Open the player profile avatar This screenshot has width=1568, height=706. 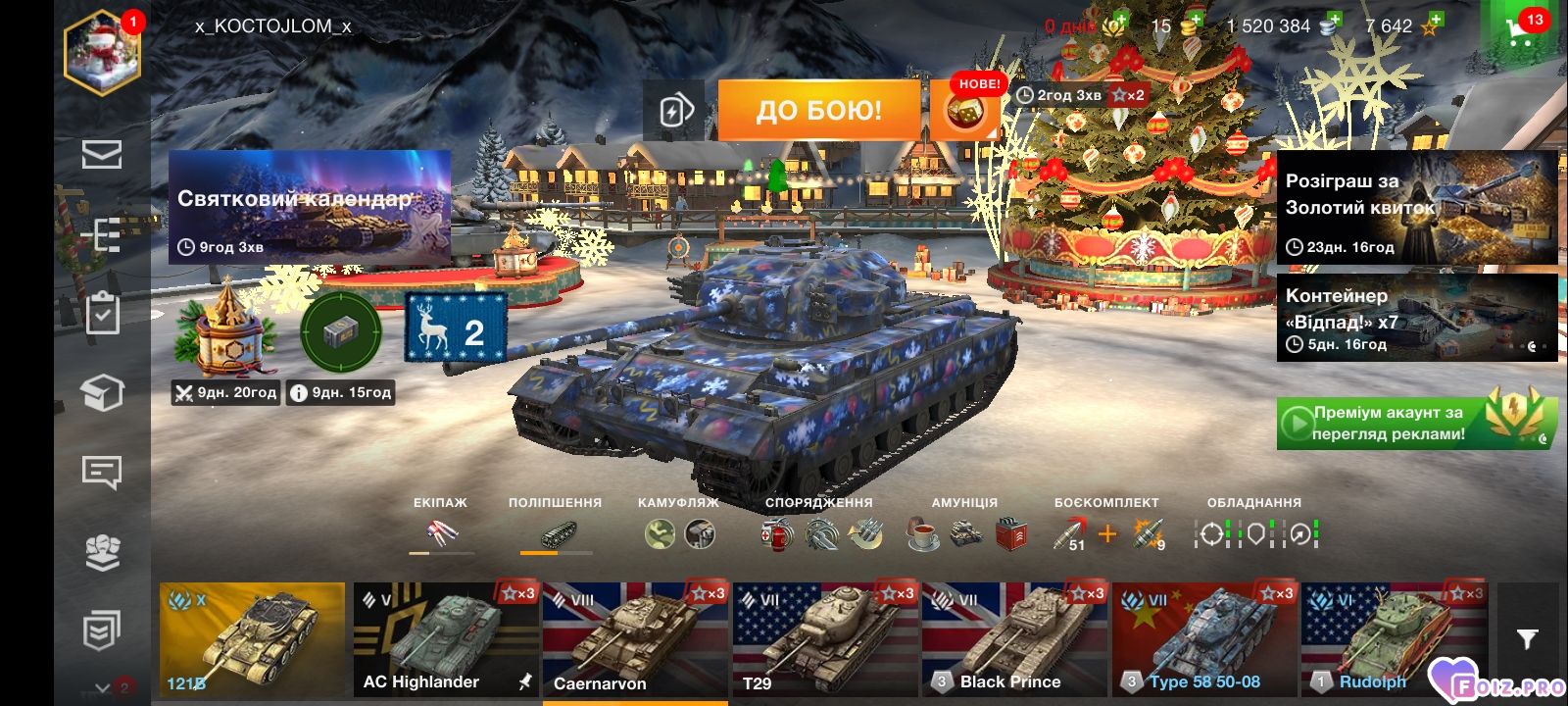[103, 54]
